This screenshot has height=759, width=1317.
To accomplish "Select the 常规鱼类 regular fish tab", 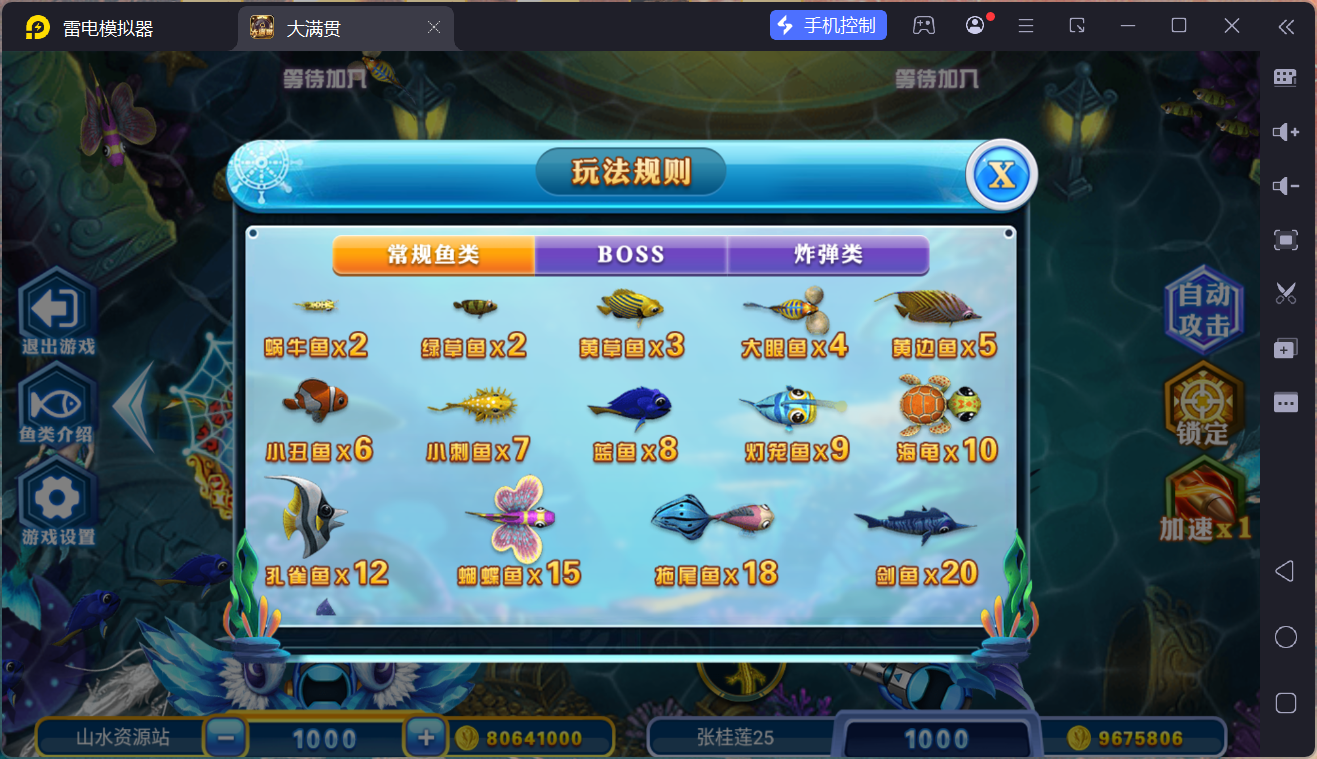I will point(433,256).
